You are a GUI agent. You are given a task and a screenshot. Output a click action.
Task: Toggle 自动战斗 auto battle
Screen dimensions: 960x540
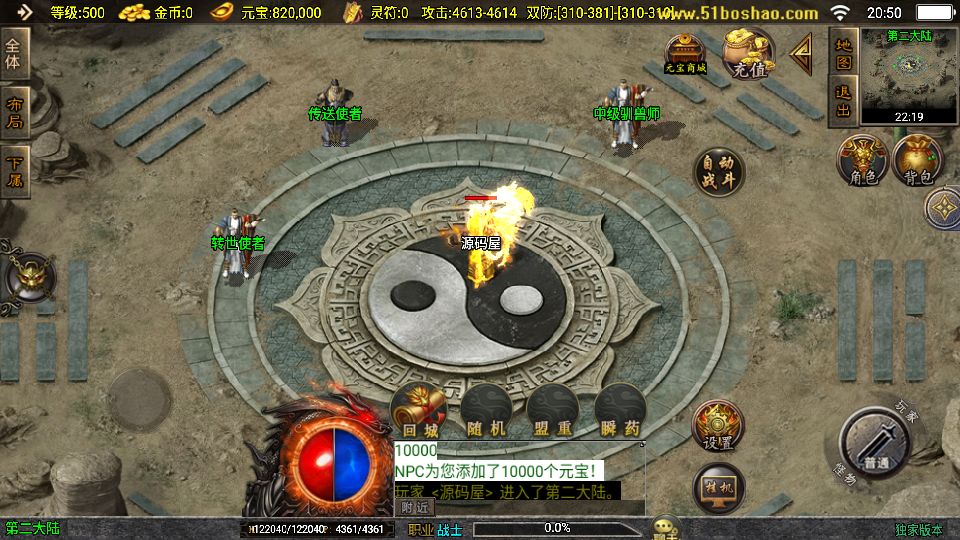[x=719, y=172]
